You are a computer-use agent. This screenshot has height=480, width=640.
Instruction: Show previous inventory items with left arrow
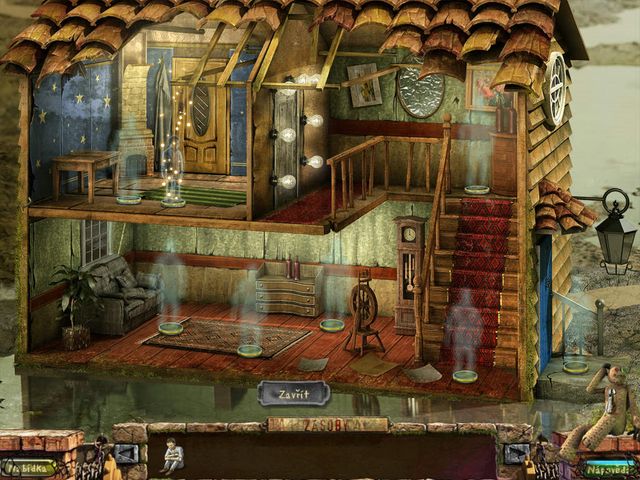pos(127,455)
